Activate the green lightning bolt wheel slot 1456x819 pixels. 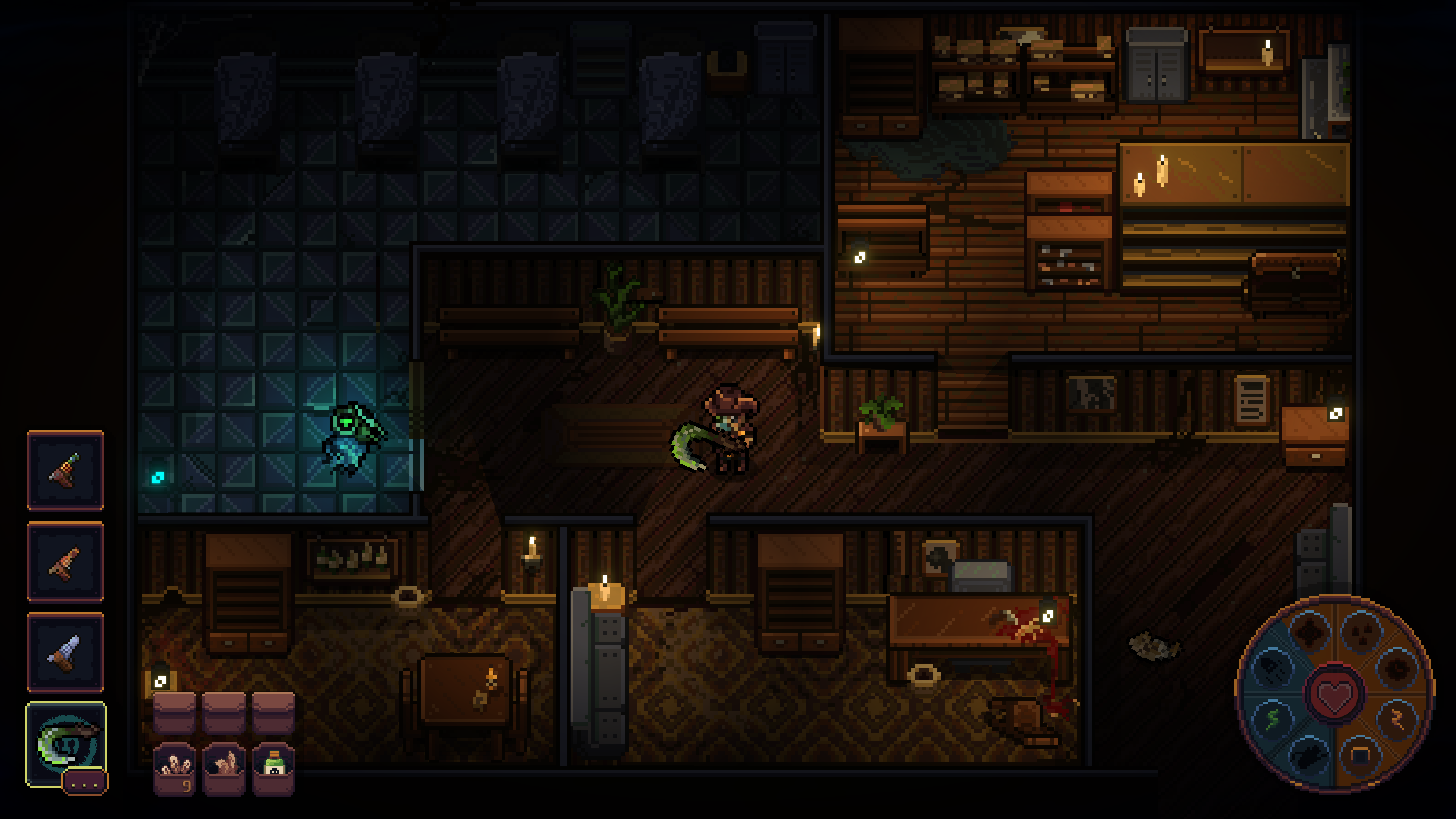pyautogui.click(x=1273, y=719)
